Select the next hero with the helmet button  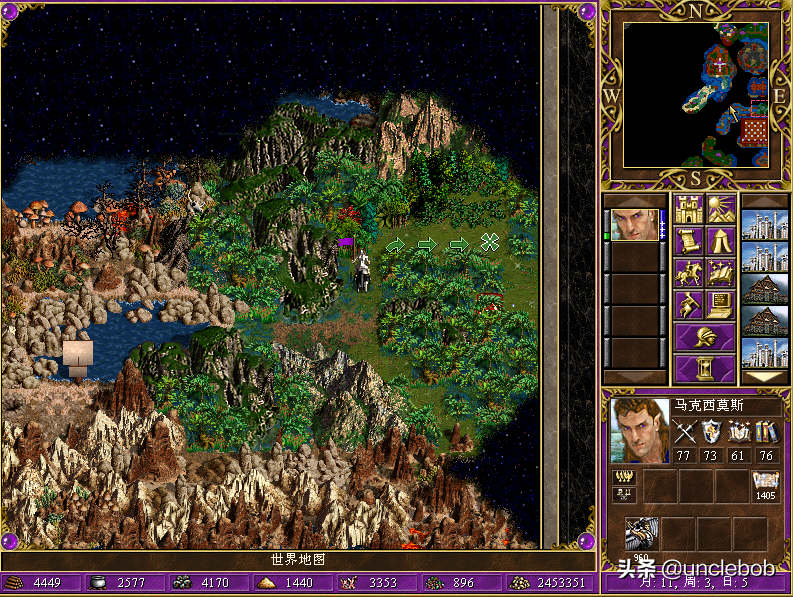pos(704,336)
